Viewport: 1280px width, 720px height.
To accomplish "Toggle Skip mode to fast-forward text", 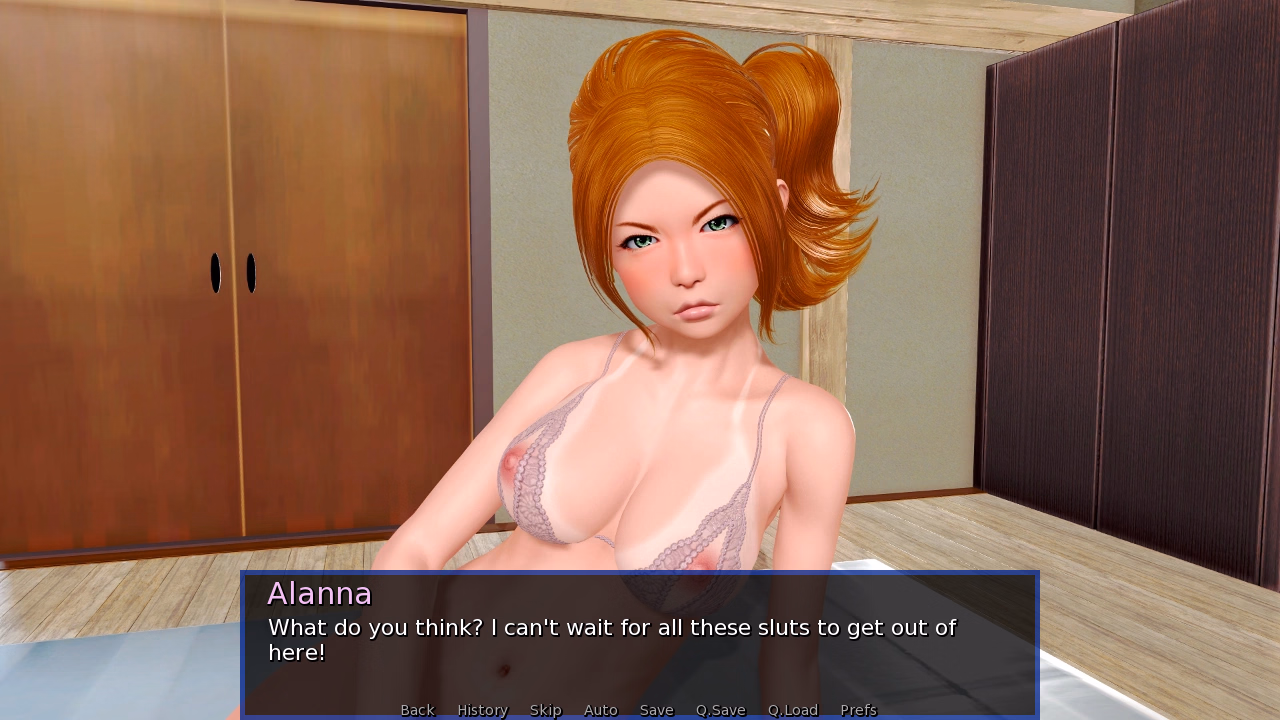I will (545, 710).
